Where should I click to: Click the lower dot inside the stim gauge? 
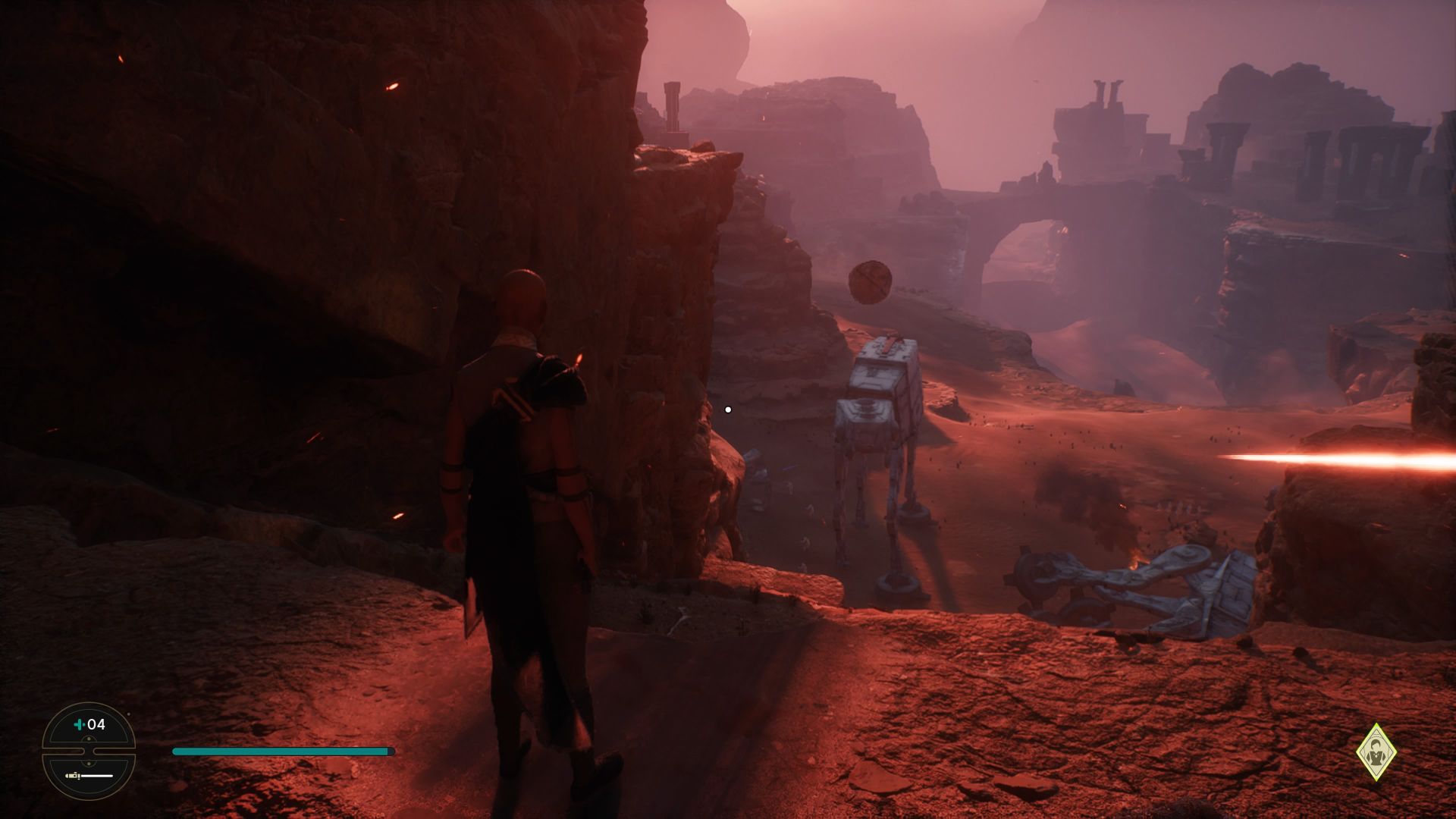pyautogui.click(x=89, y=763)
